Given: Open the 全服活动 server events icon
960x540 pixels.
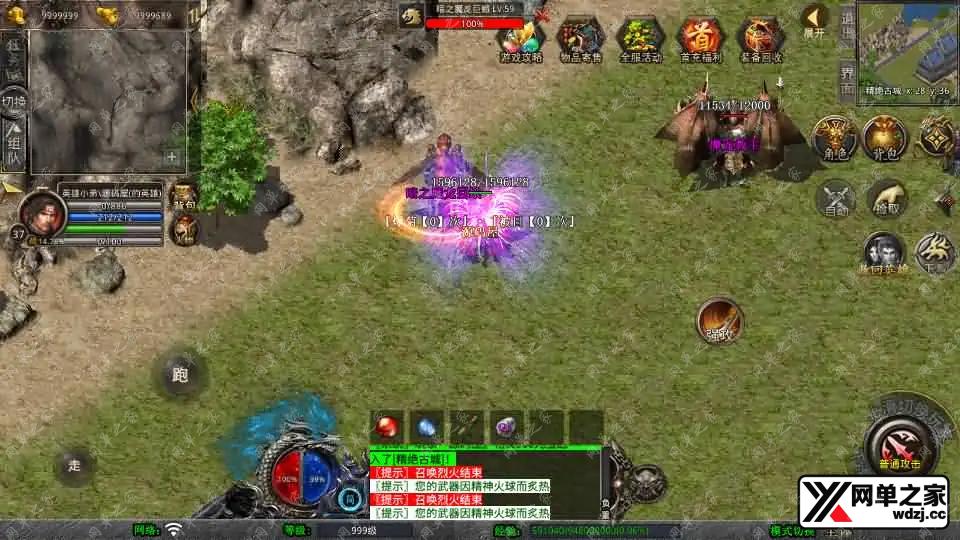Looking at the screenshot, I should point(640,38).
